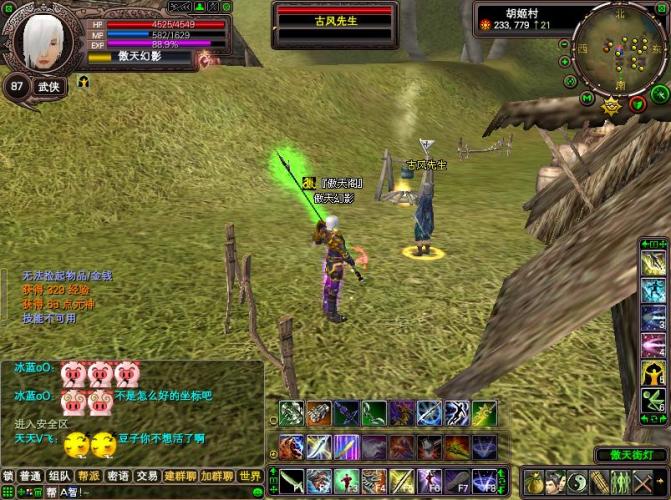Image resolution: width=671 pixels, height=500 pixels.
Task: Click the circular village minimap
Action: point(620,48)
